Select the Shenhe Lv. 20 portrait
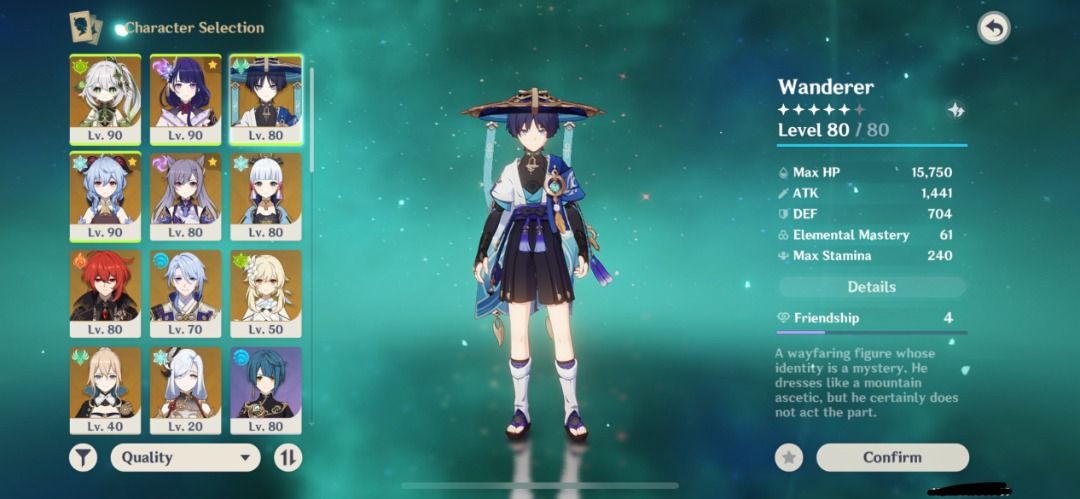The height and width of the screenshot is (499, 1080). pyautogui.click(x=185, y=389)
